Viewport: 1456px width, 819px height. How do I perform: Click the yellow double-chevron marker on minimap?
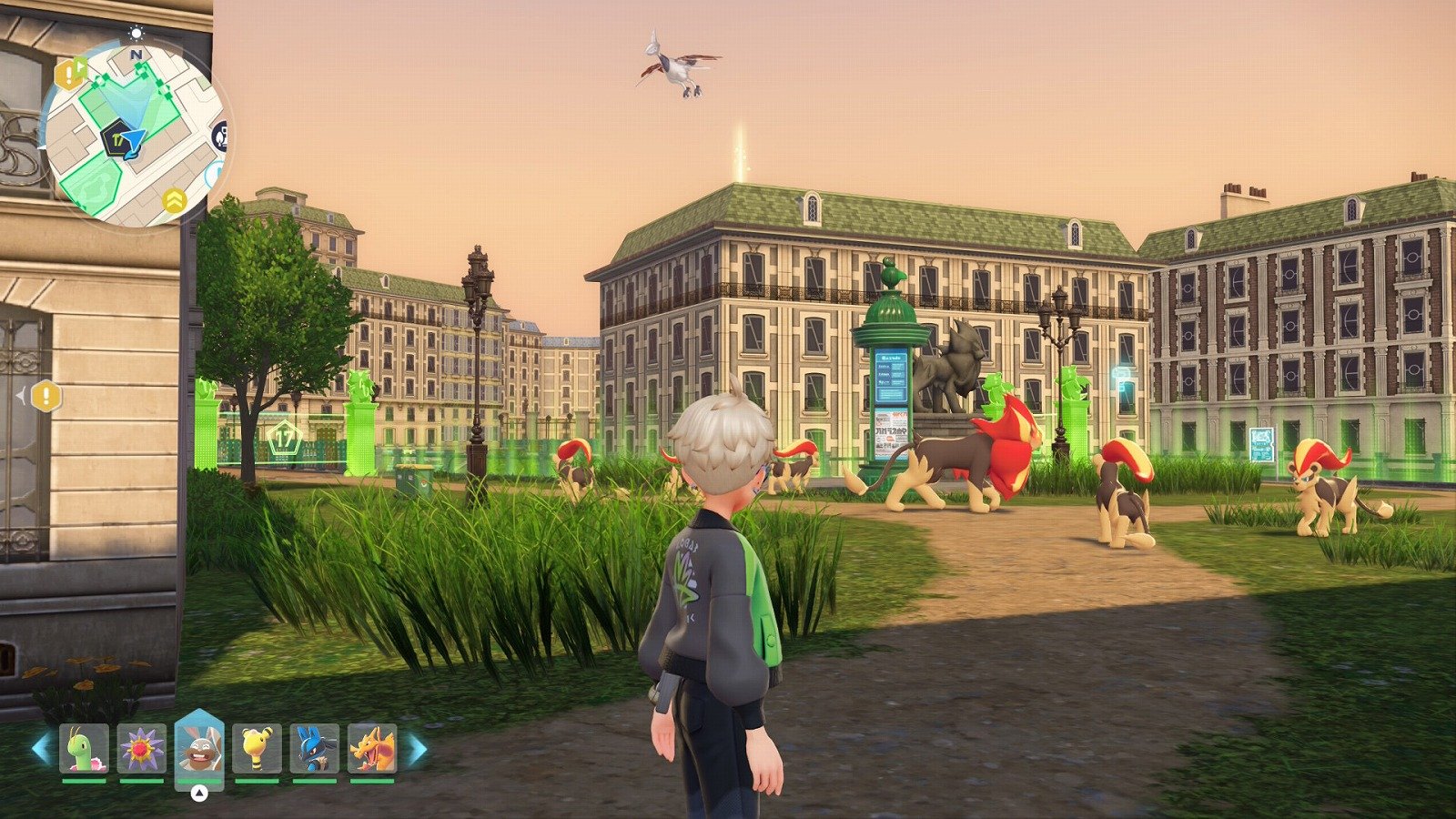(x=174, y=200)
